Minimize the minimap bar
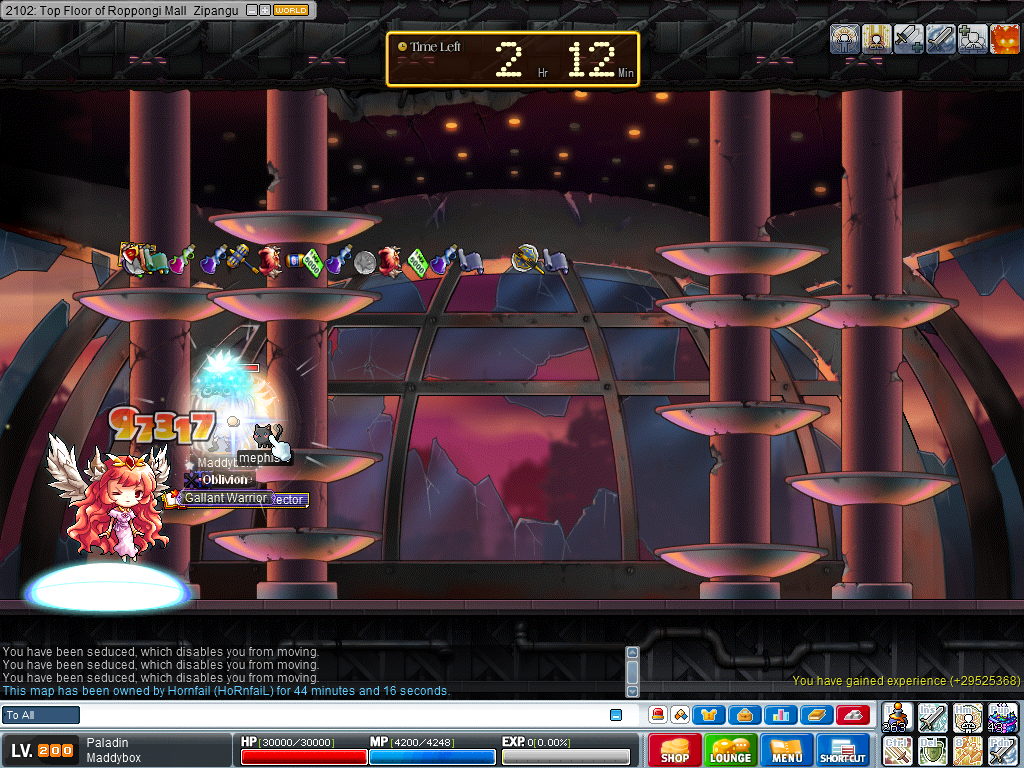 click(x=252, y=10)
